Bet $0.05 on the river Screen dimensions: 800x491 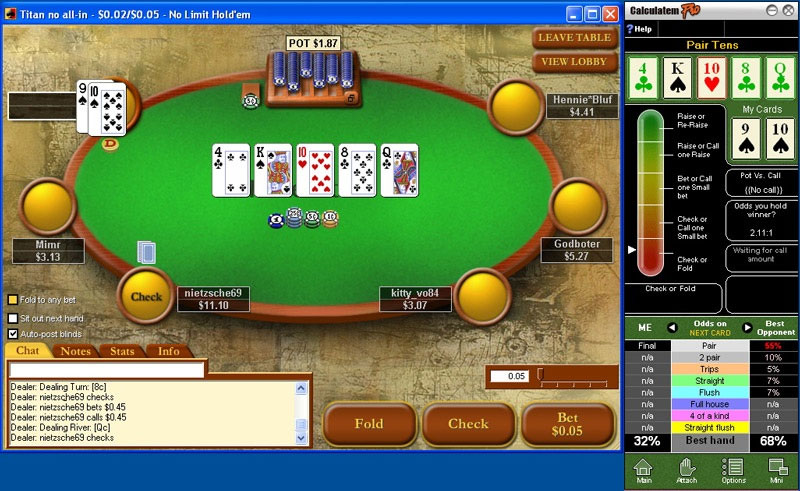[x=567, y=424]
